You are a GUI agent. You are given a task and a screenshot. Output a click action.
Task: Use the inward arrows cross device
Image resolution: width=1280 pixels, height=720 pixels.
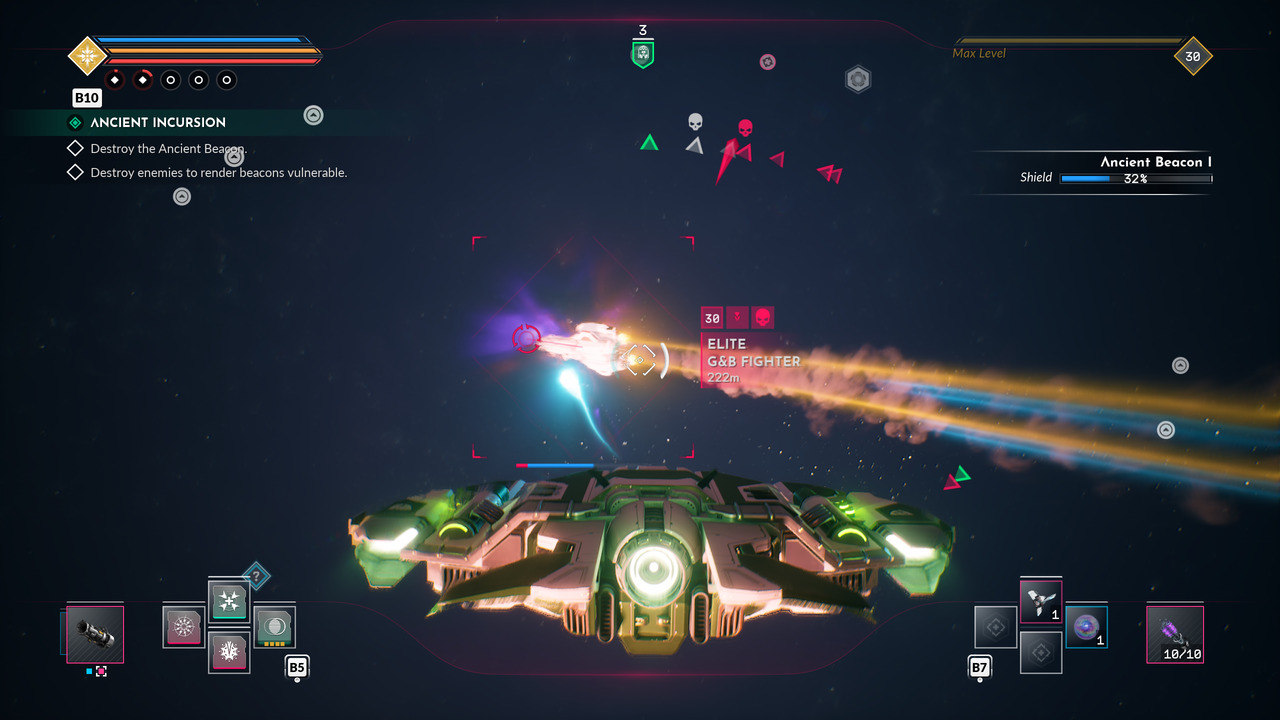(x=229, y=602)
